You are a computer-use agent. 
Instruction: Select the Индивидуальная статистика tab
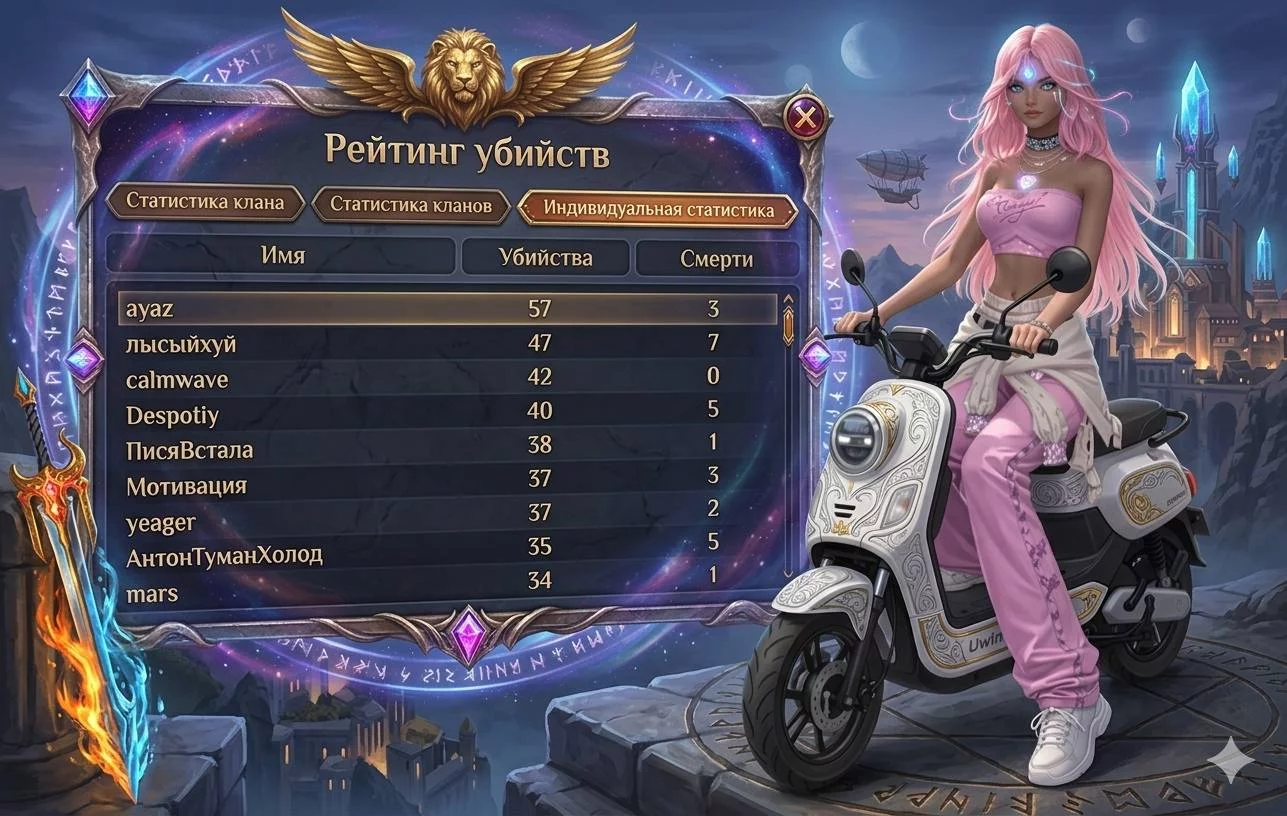pos(658,210)
